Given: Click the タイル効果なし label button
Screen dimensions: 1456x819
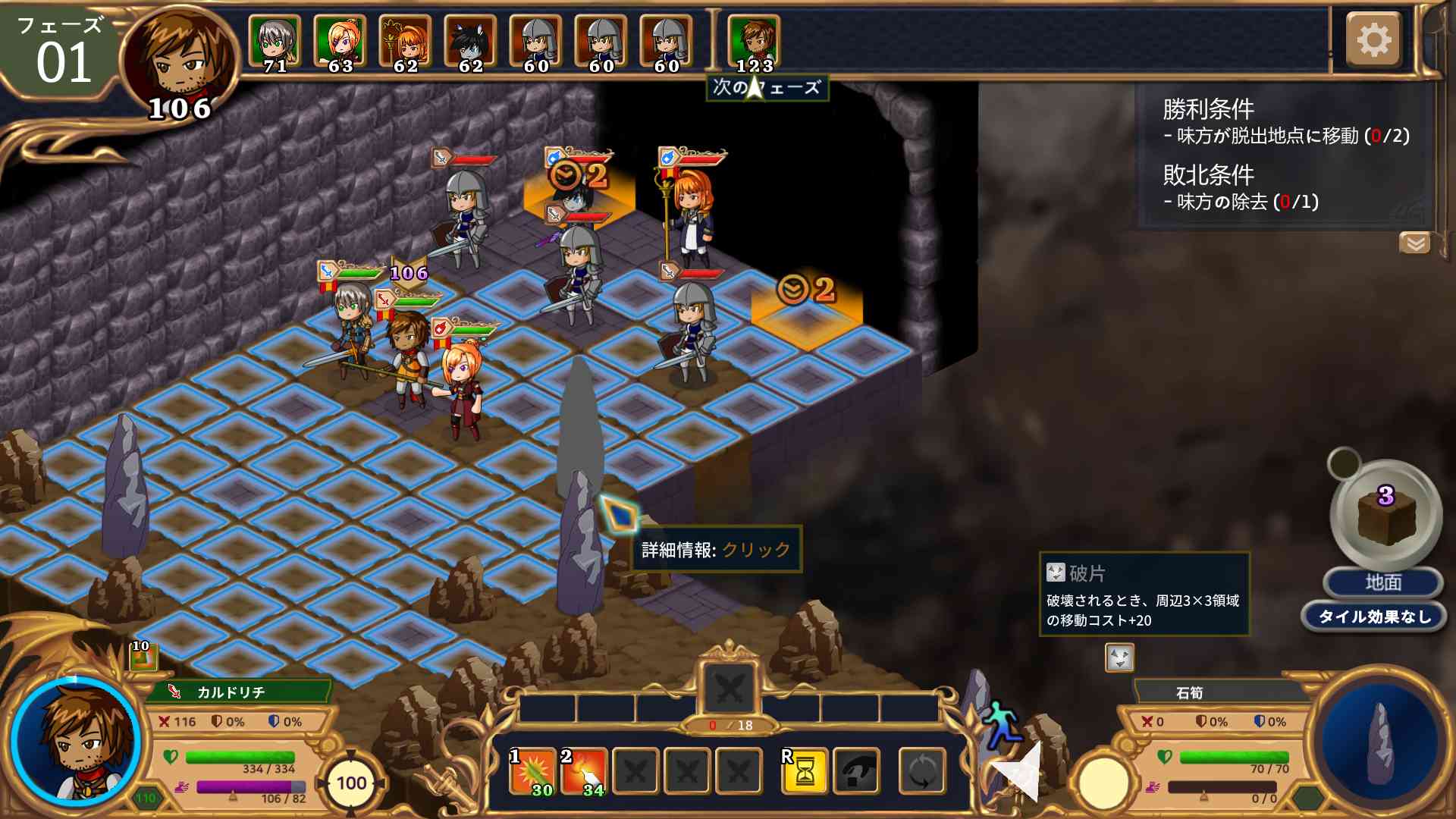Looking at the screenshot, I should 1374,617.
